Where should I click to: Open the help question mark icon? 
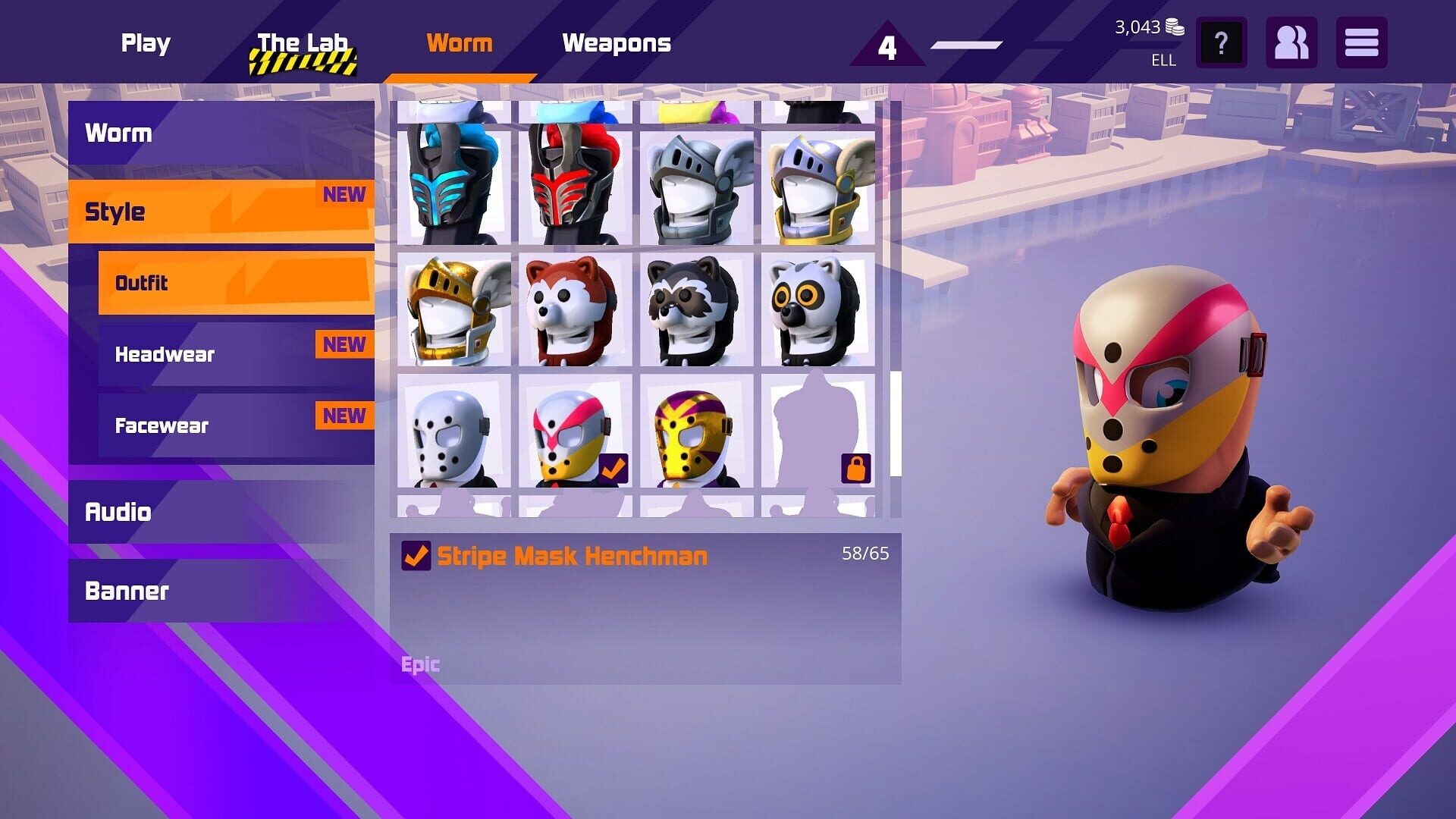coord(1221,43)
